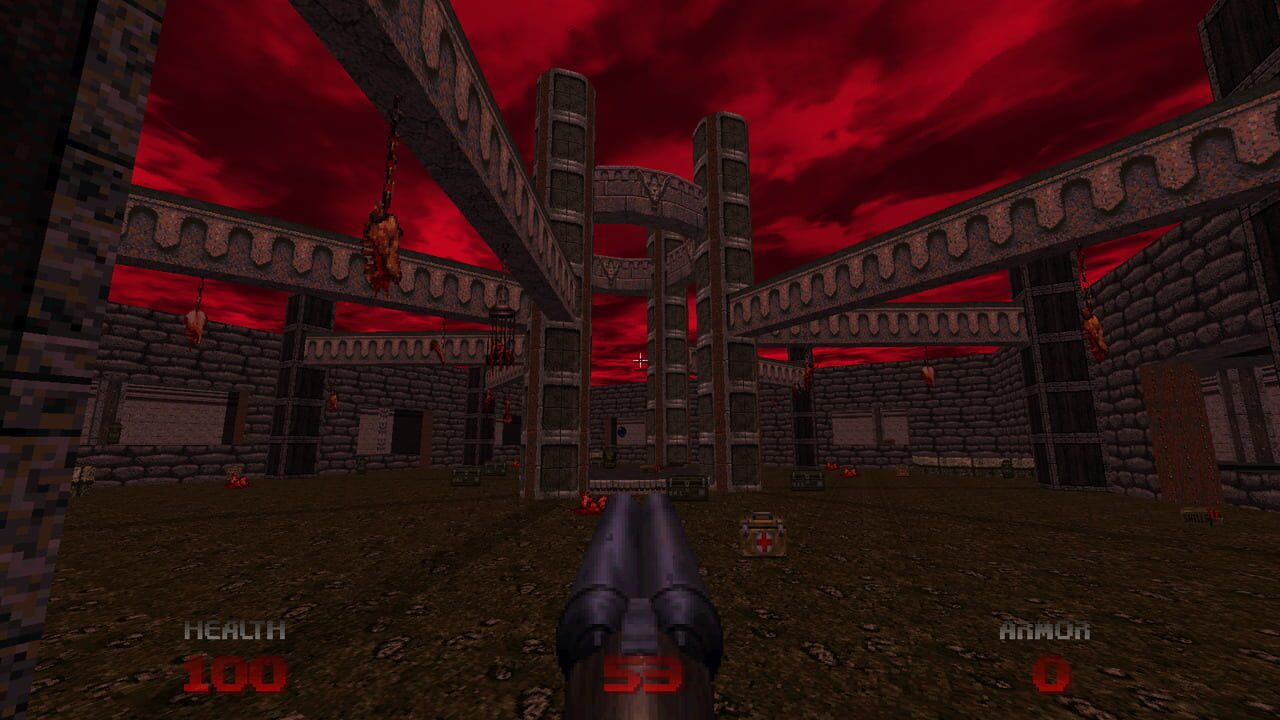
Task: Click the green armor pickup in the distance
Action: [610, 458]
